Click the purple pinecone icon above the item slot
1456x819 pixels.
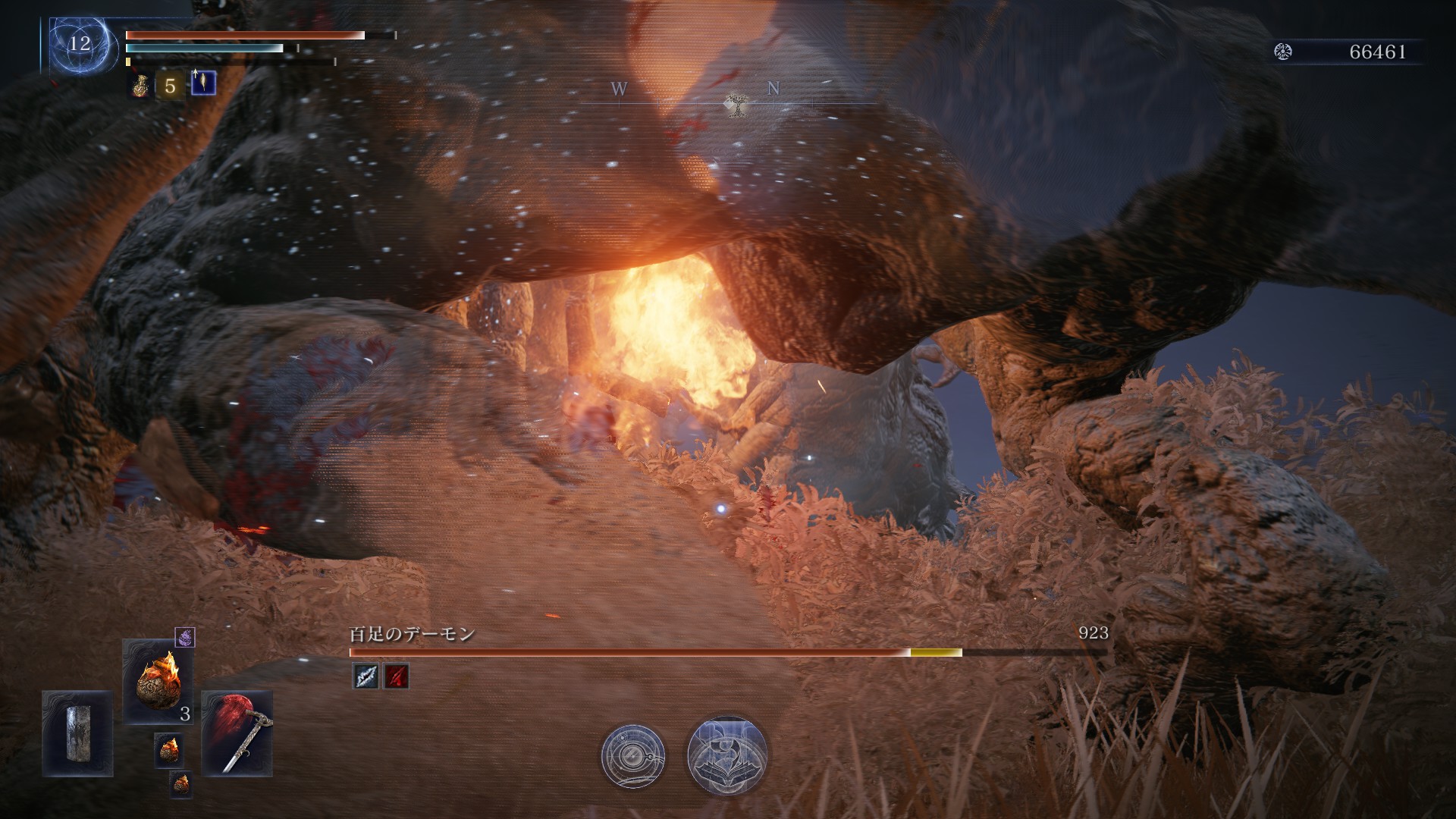(185, 638)
